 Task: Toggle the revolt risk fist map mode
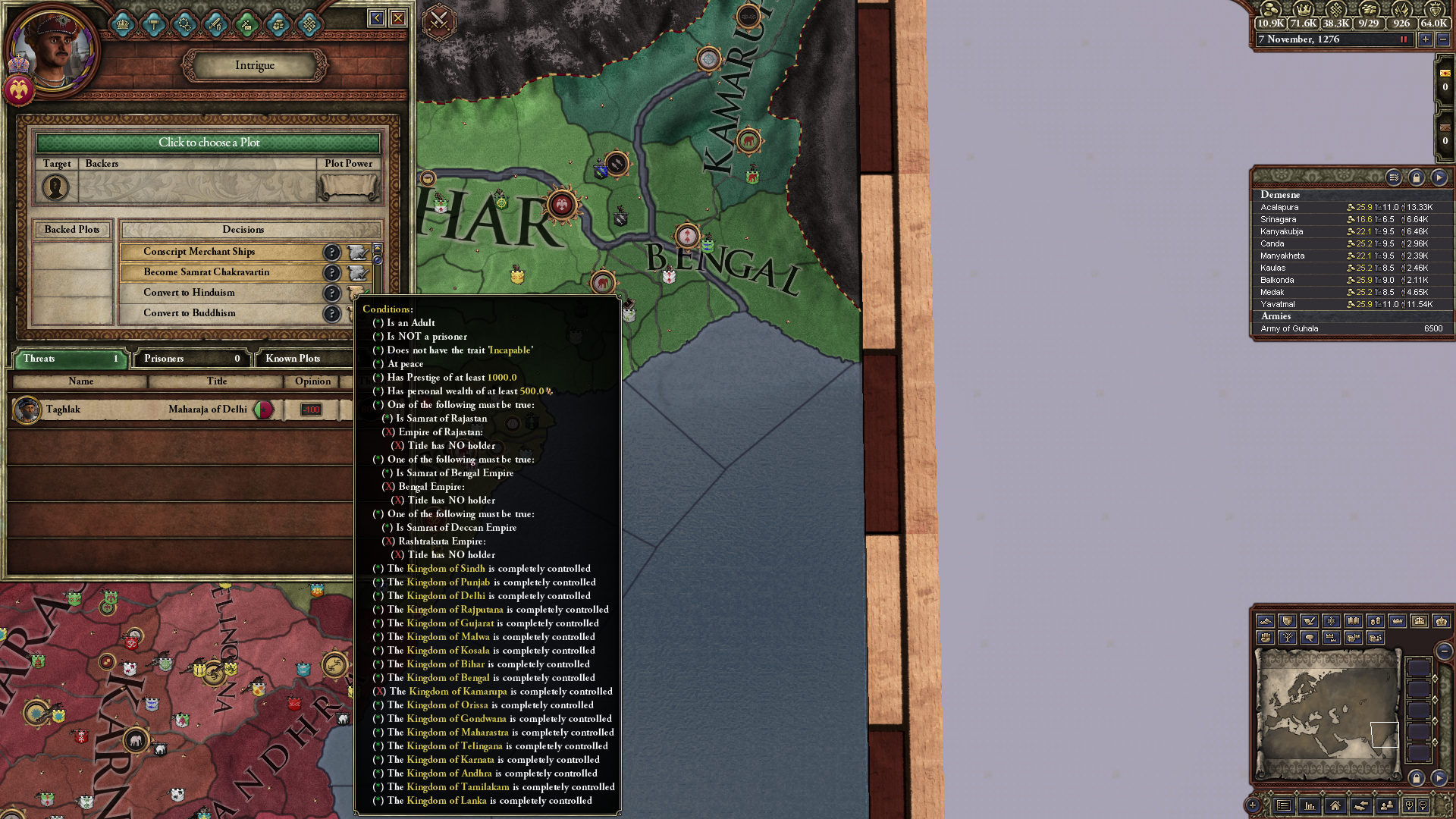[x=1266, y=638]
